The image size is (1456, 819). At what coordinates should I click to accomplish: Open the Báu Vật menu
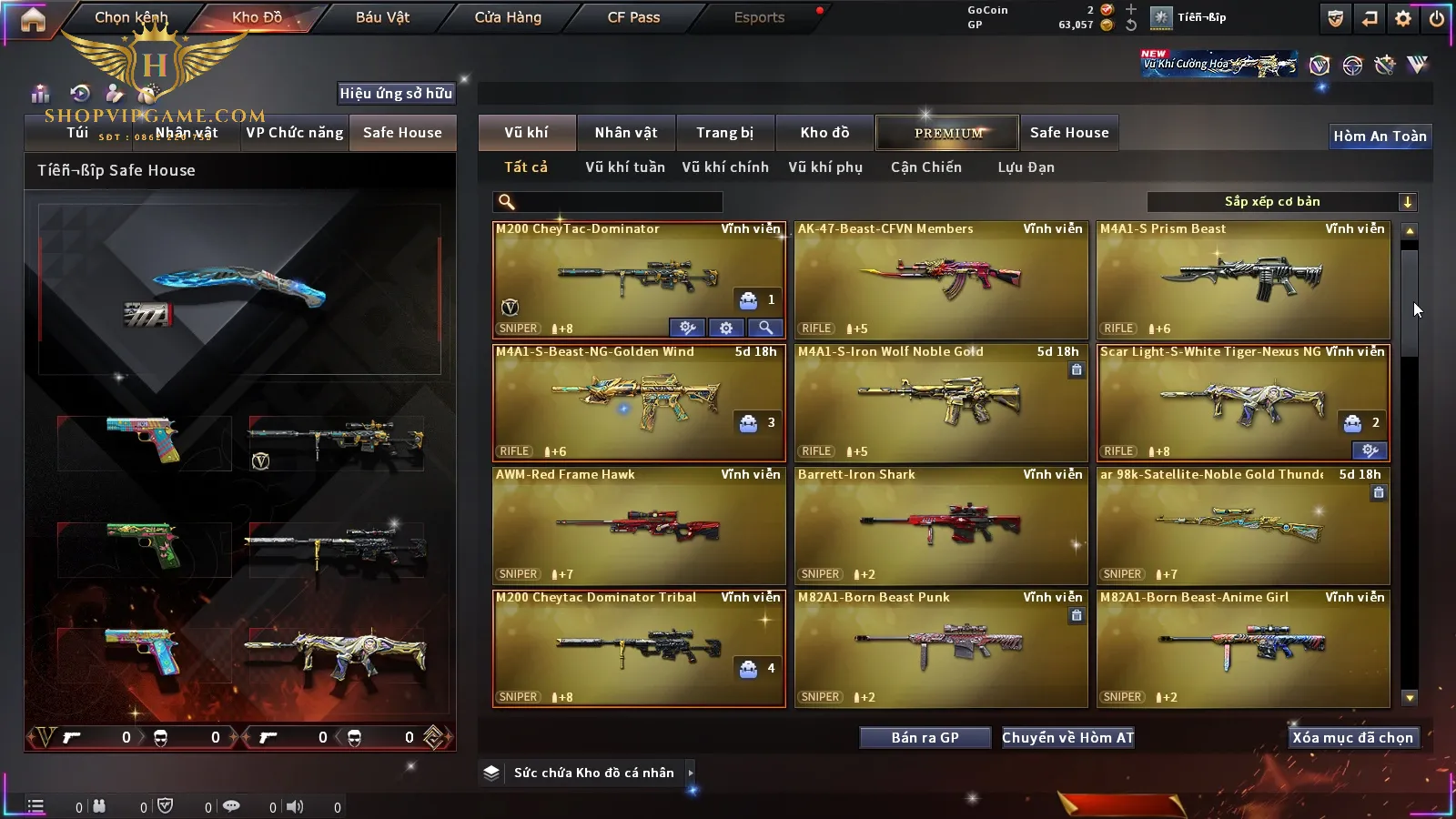point(382,17)
